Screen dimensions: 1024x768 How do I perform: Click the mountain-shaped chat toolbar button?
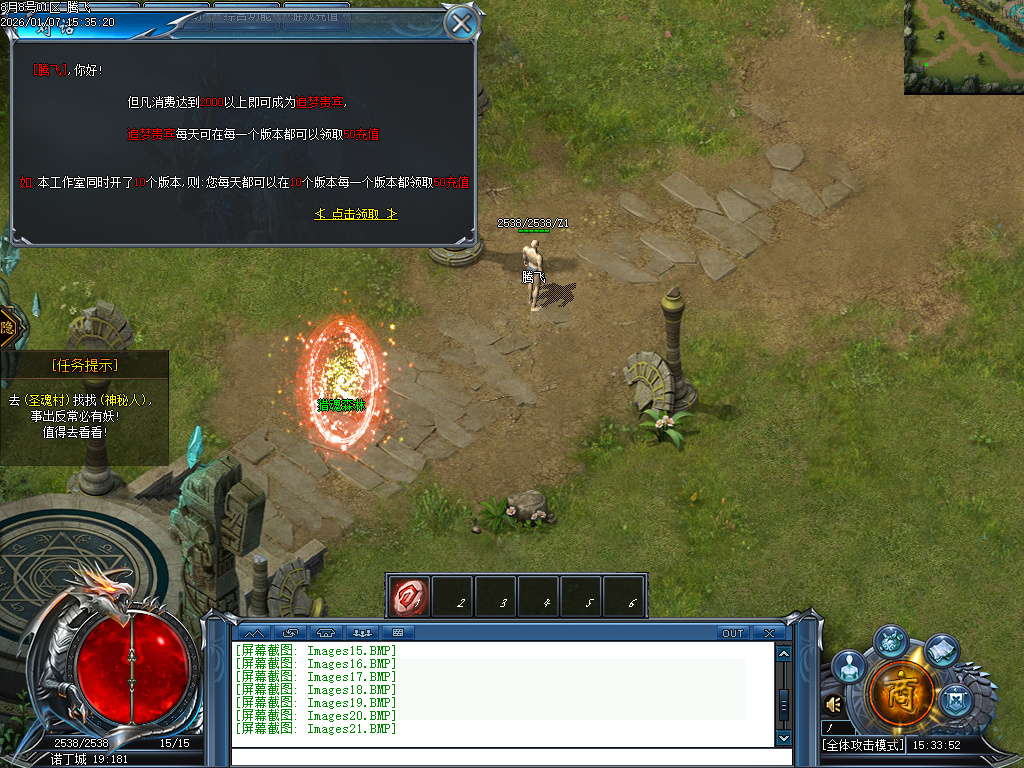pos(252,633)
